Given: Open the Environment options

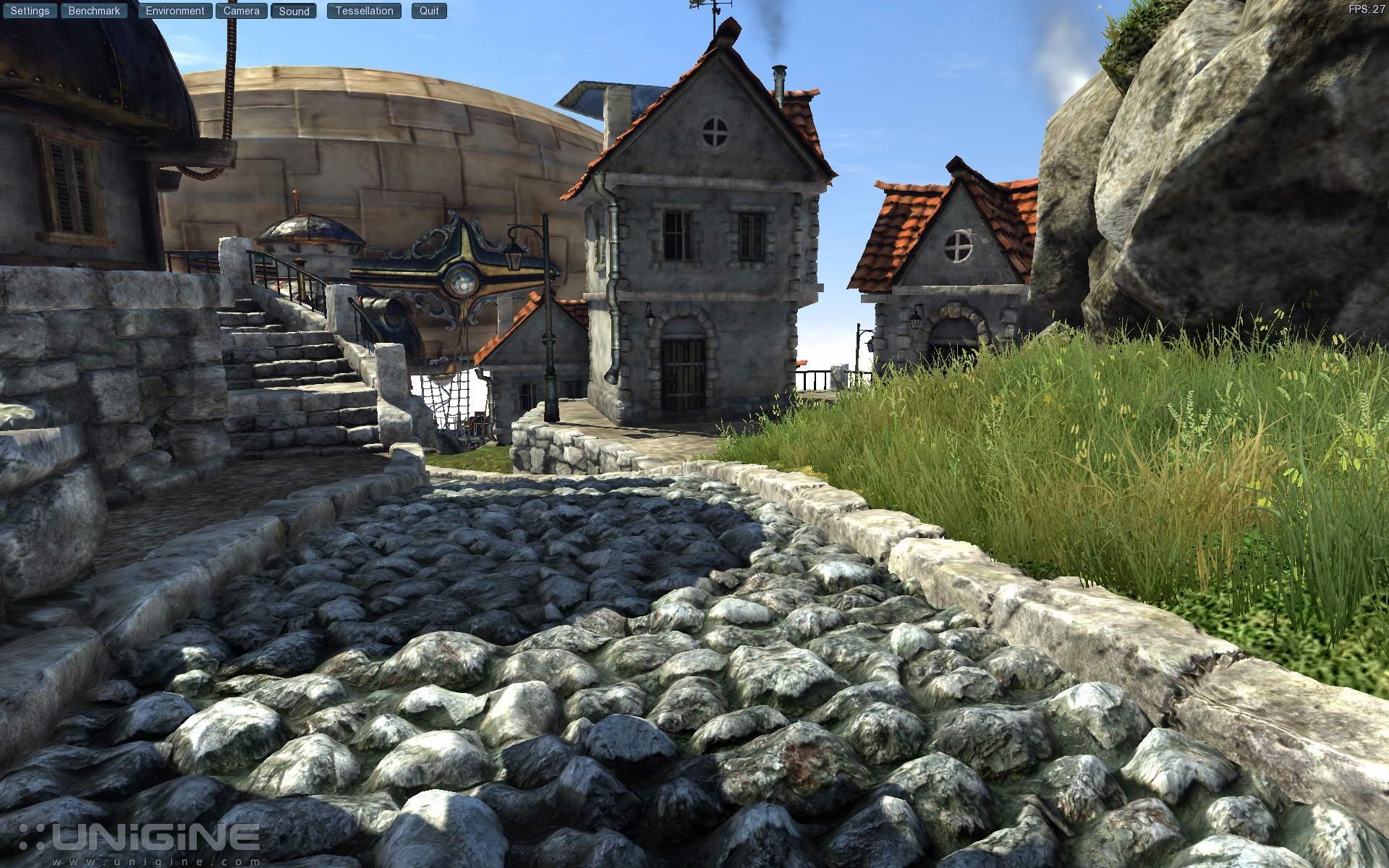Looking at the screenshot, I should coord(175,11).
